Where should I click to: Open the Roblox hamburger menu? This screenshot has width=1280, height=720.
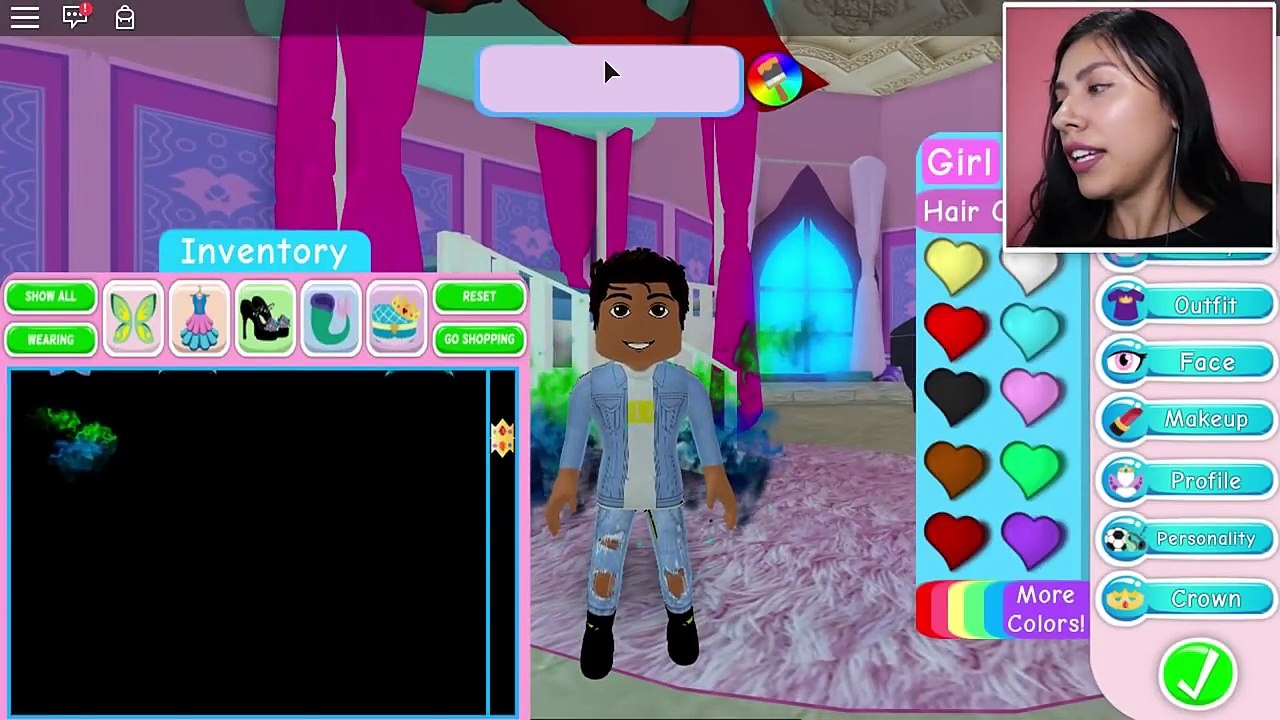[x=24, y=17]
